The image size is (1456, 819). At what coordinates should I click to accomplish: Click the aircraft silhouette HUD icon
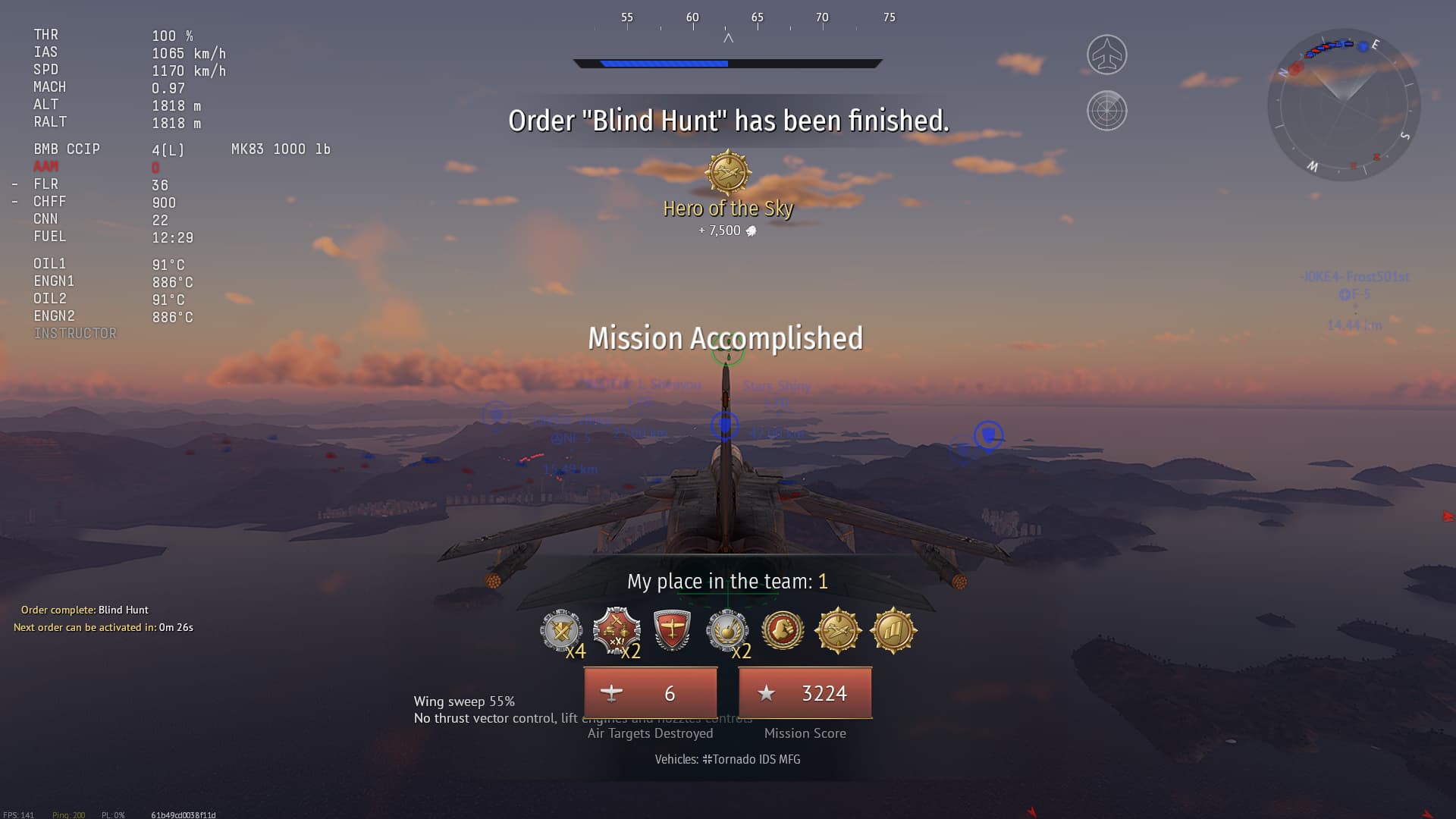[1106, 55]
